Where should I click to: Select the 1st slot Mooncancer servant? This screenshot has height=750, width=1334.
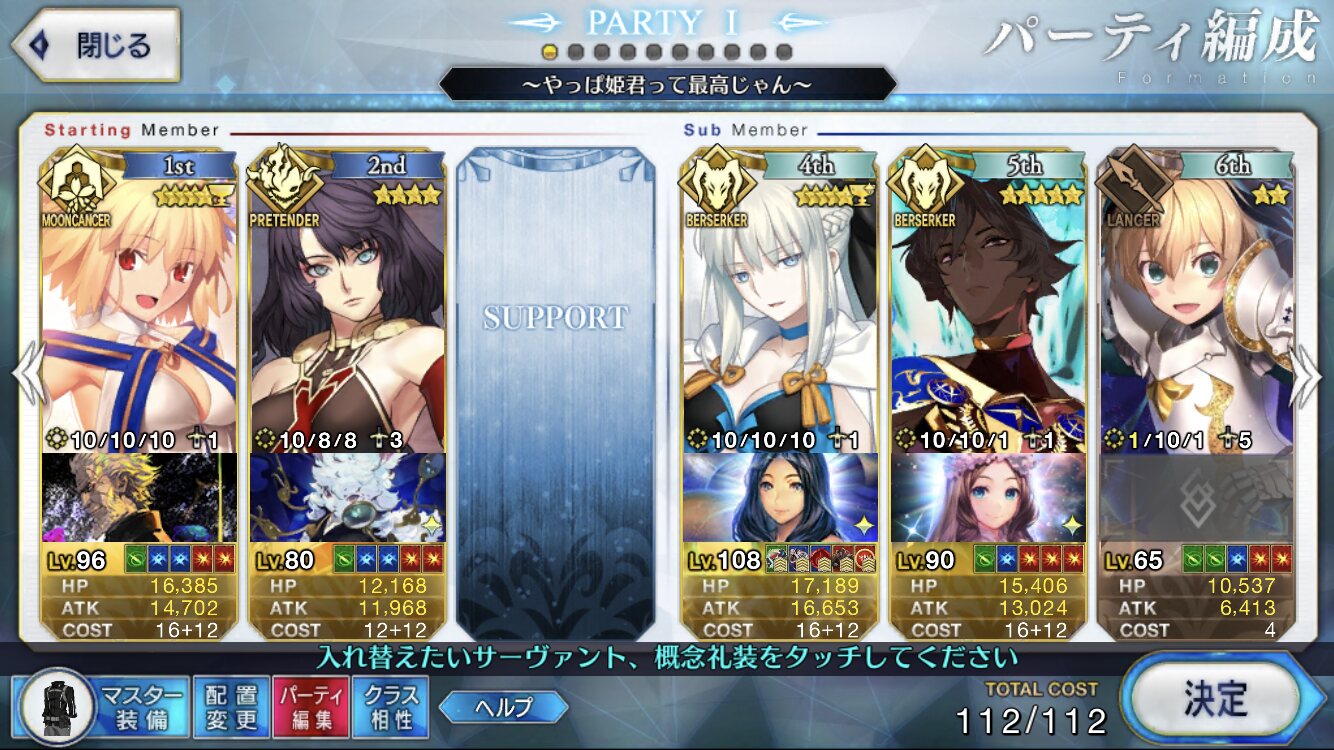click(x=140, y=310)
